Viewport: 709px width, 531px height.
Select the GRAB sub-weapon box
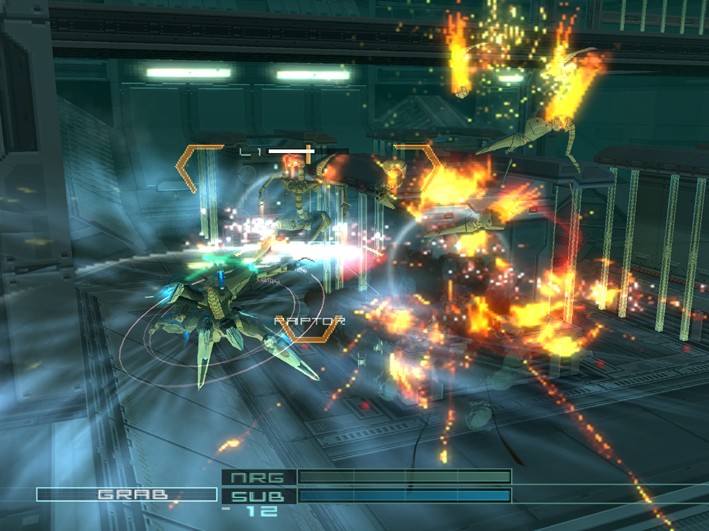[x=127, y=494]
